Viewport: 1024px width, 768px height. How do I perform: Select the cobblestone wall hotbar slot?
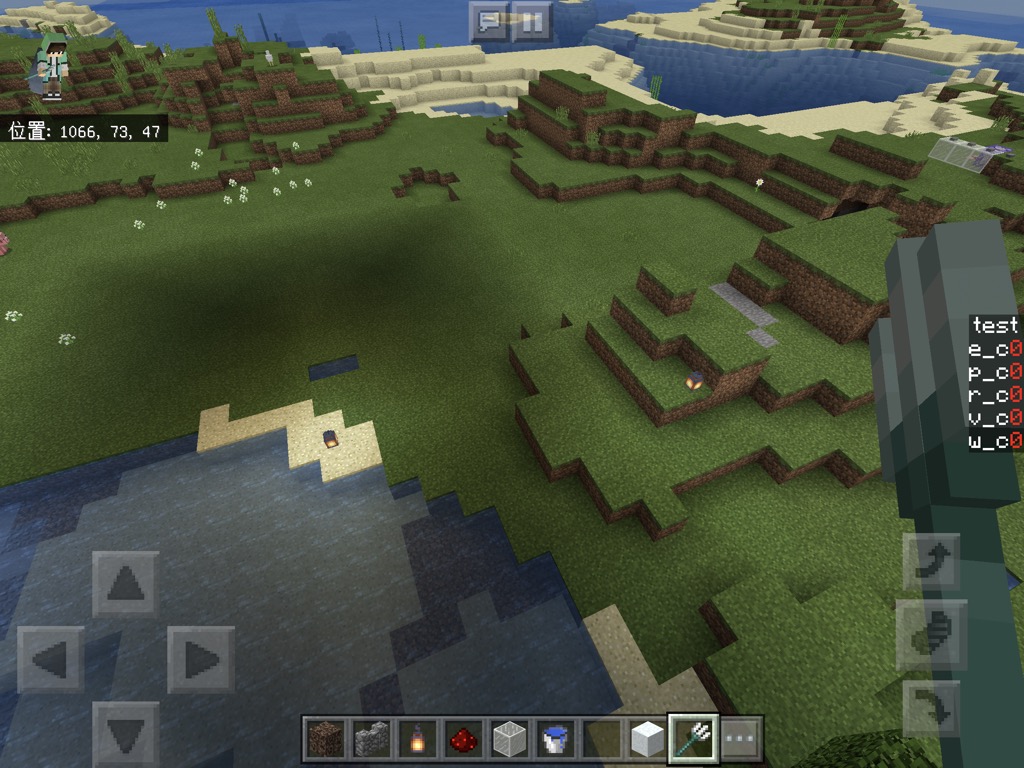[x=371, y=739]
